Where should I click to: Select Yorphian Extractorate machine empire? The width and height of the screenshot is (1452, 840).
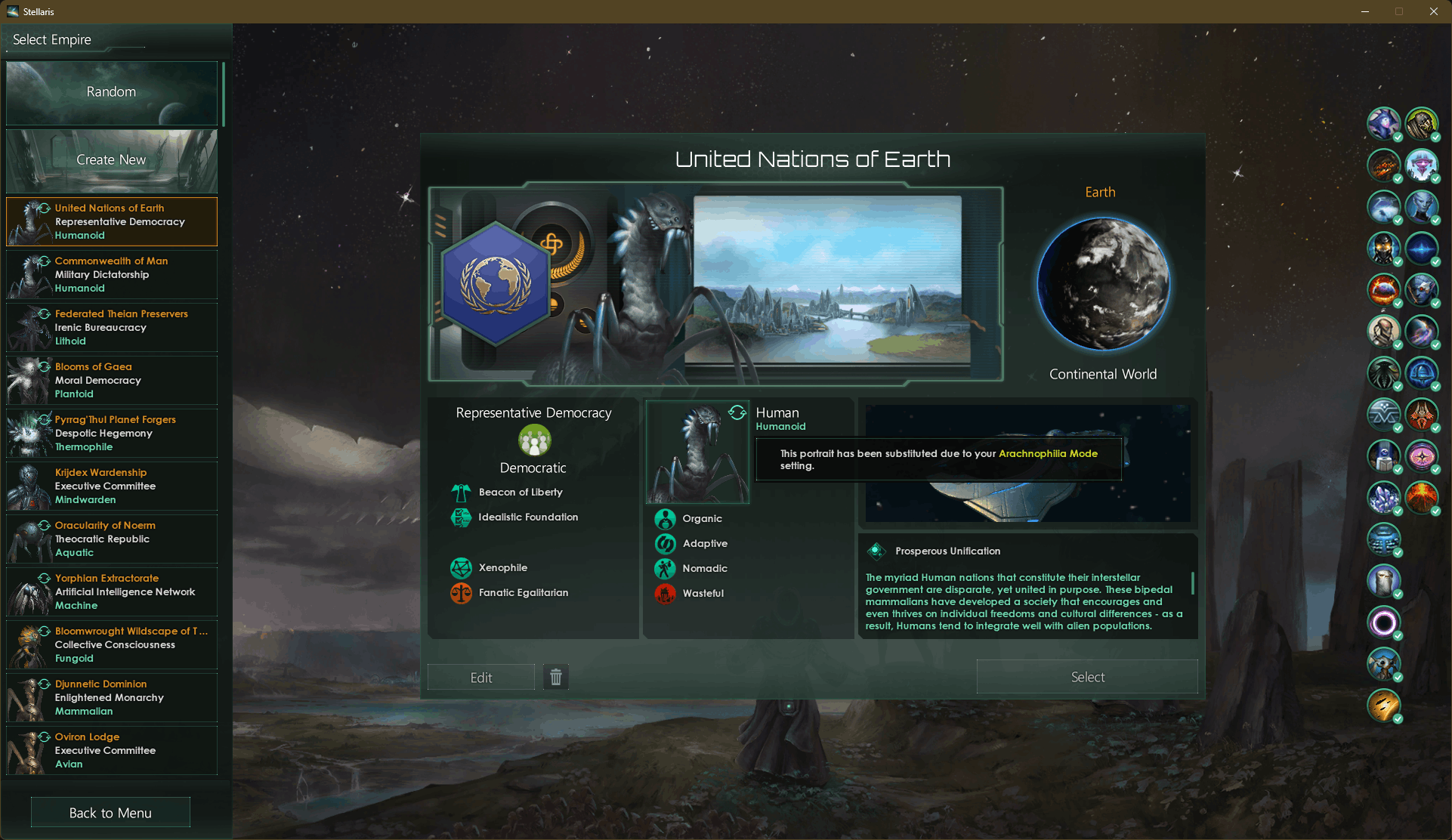(112, 591)
